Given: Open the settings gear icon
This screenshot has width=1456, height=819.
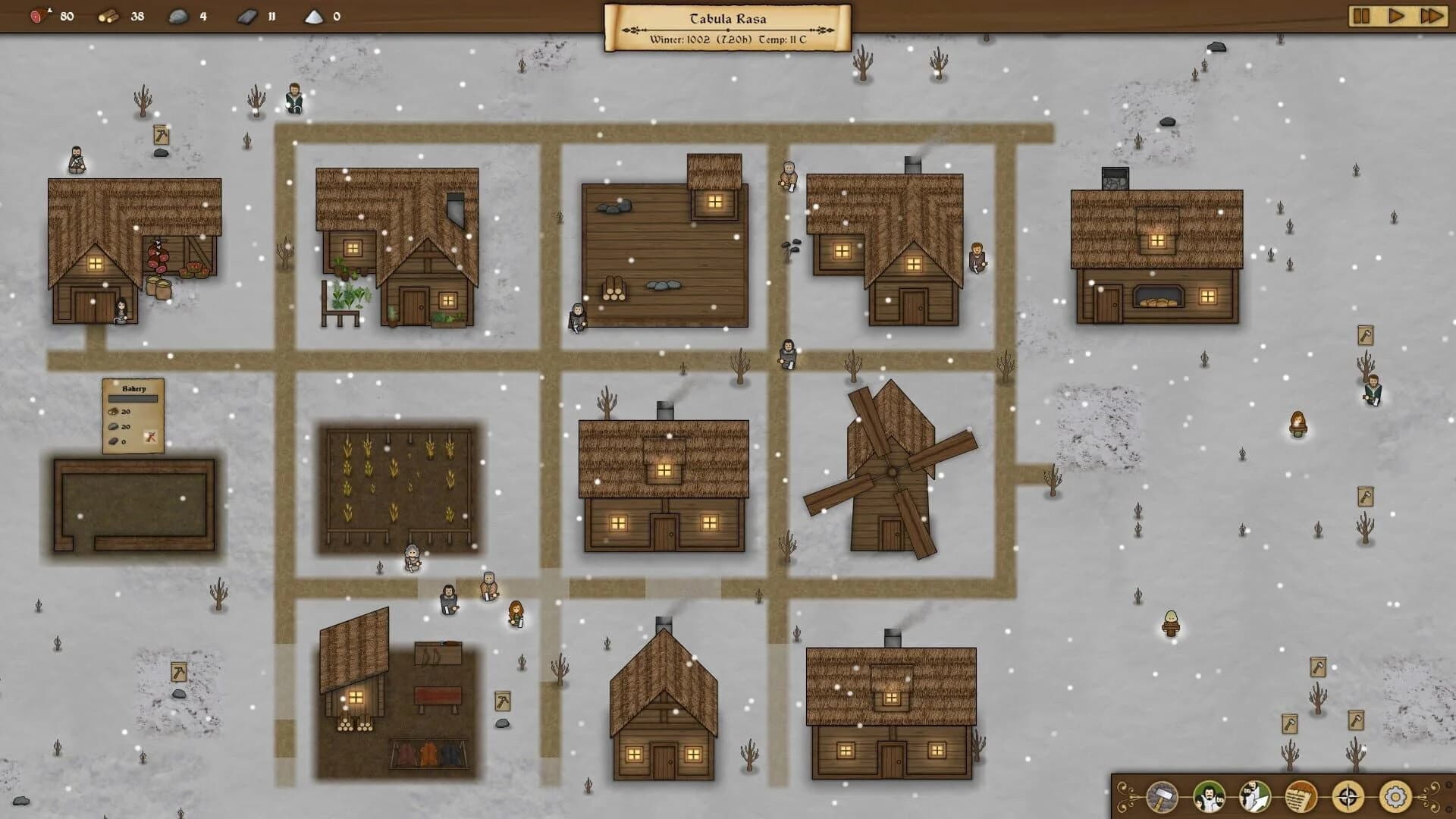Looking at the screenshot, I should [x=1395, y=795].
